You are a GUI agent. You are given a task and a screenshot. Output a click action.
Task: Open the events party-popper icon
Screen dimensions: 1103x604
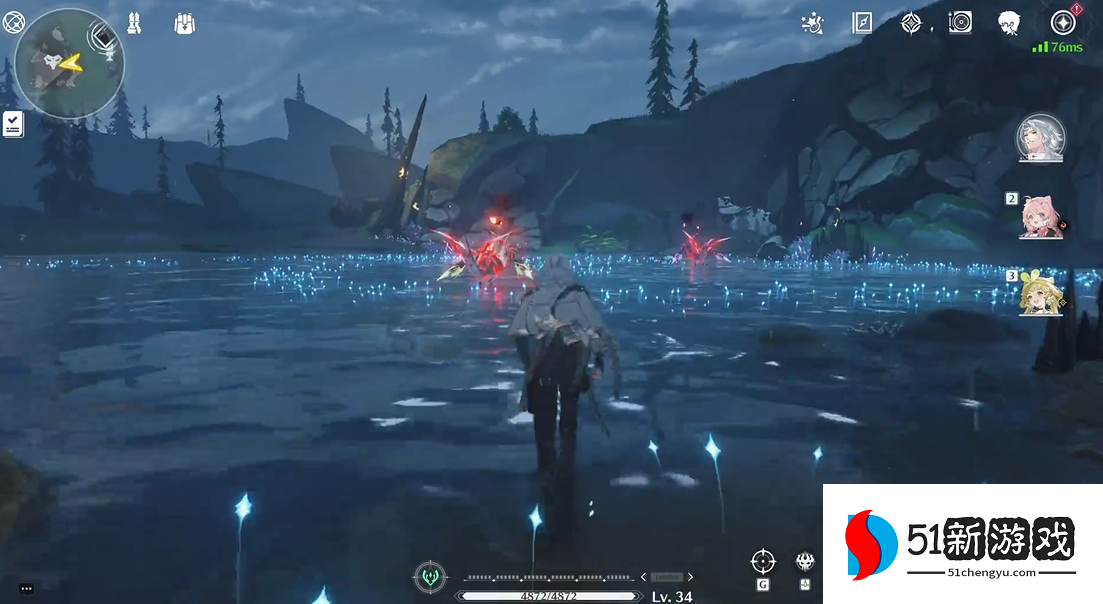pyautogui.click(x=814, y=22)
